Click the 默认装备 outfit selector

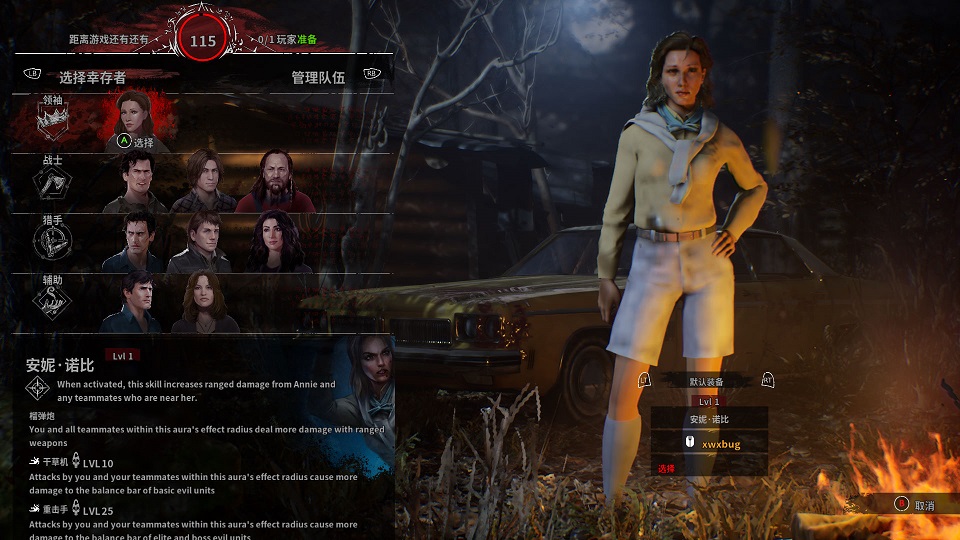click(x=706, y=381)
